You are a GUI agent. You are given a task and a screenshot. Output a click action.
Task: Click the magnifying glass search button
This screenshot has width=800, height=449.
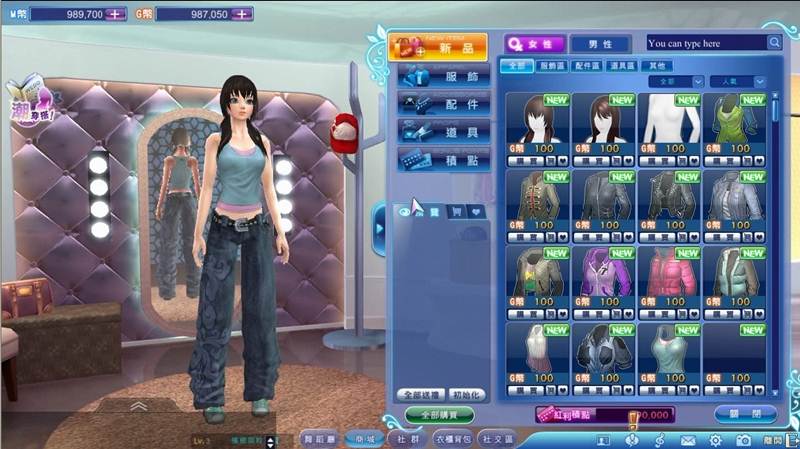[774, 43]
